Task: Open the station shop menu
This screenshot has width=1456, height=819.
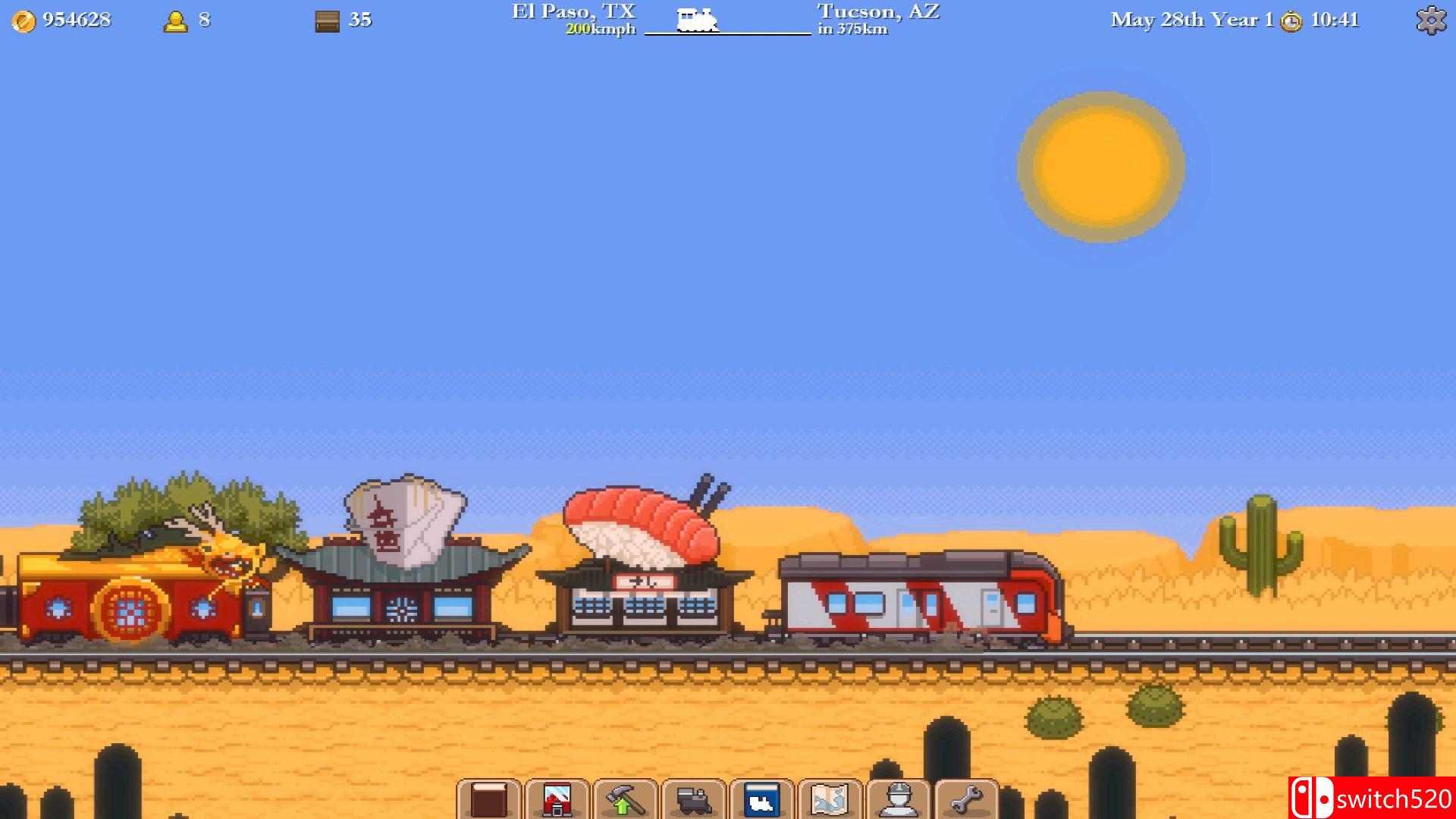Action: tap(558, 798)
